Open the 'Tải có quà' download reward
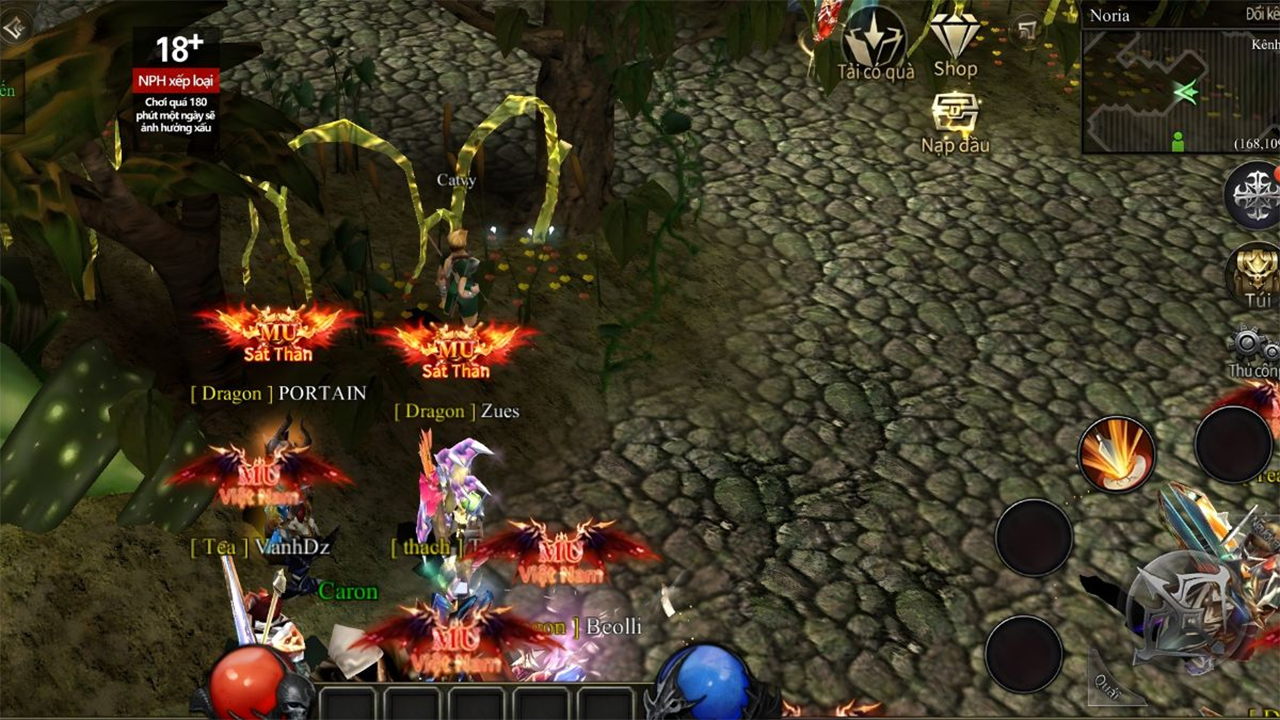Screen dimensions: 1280x720 coord(875,42)
